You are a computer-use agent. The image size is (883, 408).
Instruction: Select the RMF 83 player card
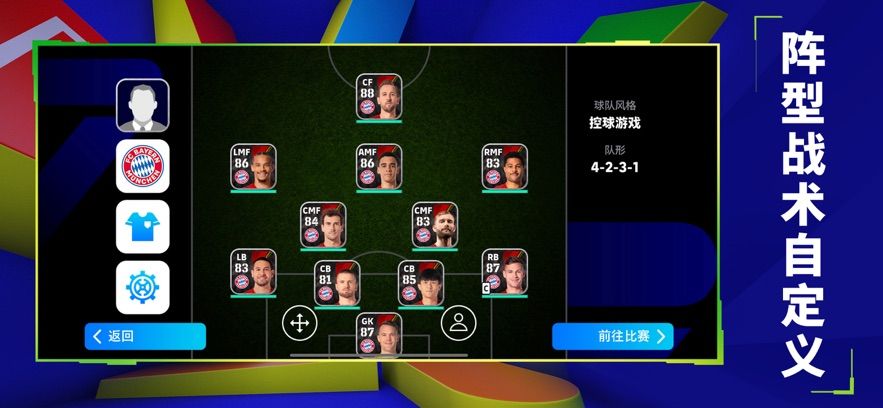pos(505,167)
